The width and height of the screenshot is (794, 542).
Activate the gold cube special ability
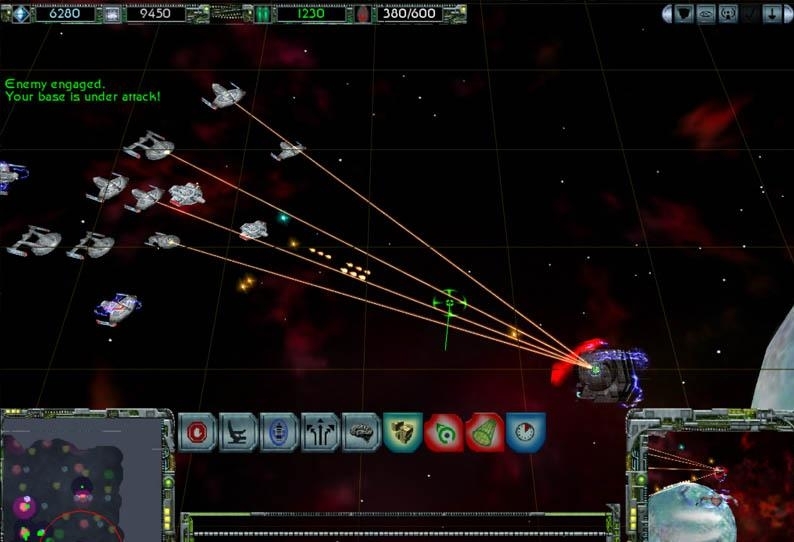point(403,432)
